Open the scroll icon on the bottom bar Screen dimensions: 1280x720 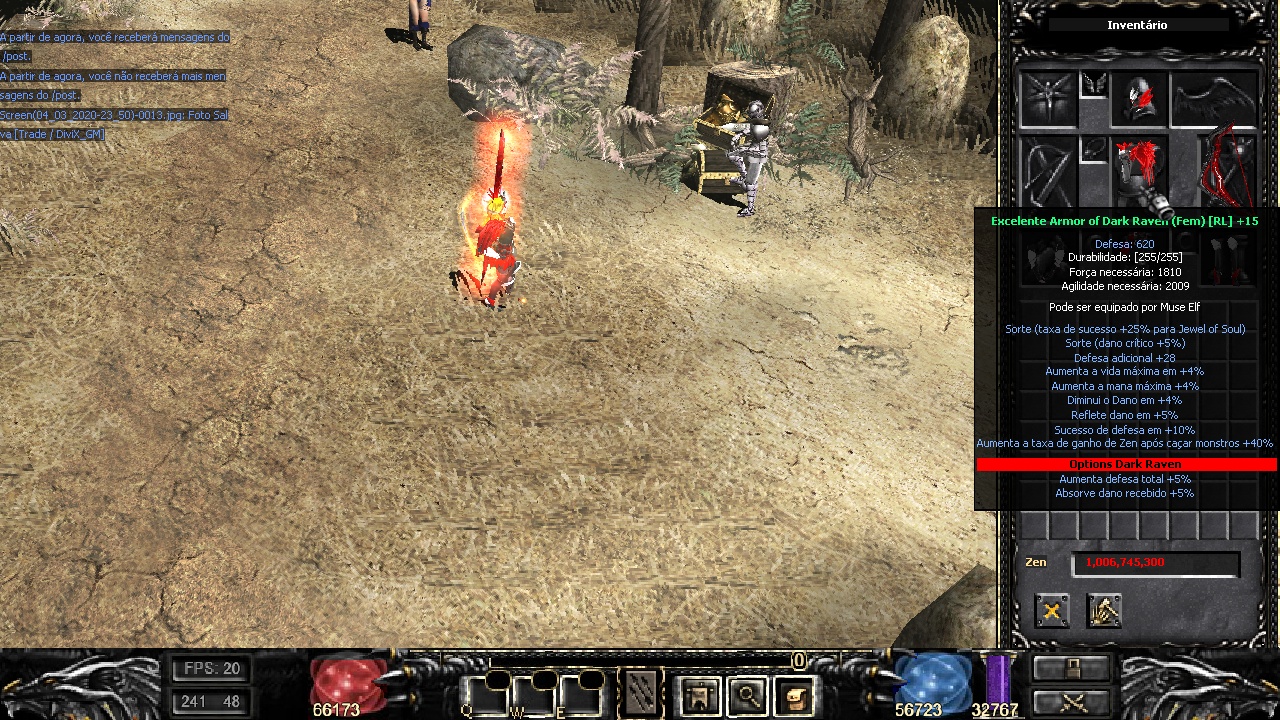coord(794,695)
